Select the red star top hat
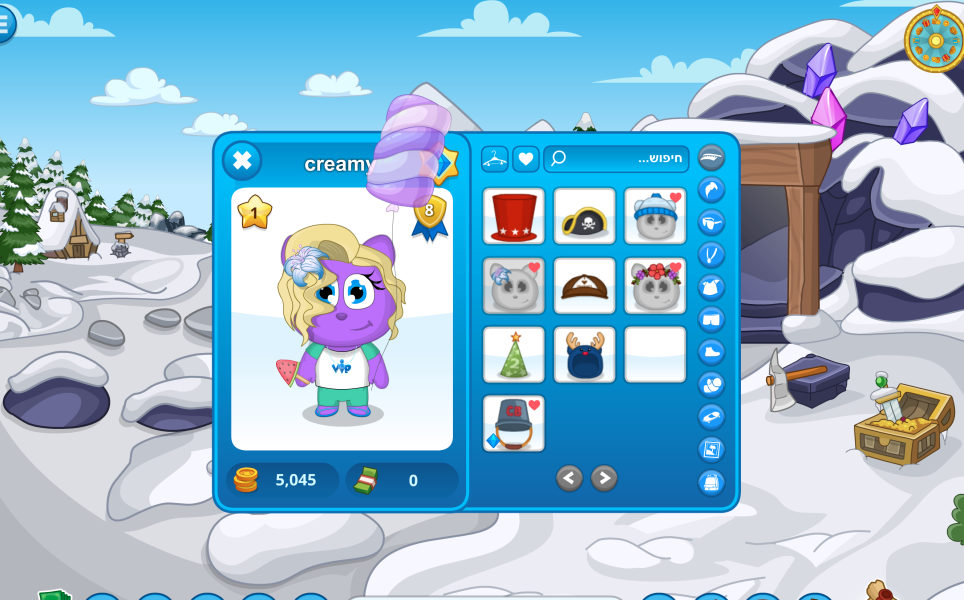Viewport: 964px width, 600px height. tap(514, 216)
